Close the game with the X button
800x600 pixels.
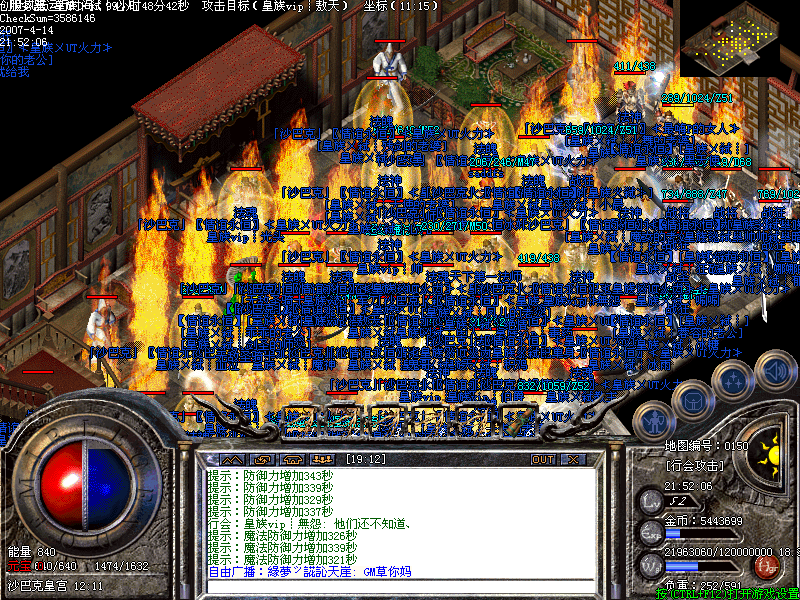[x=573, y=459]
